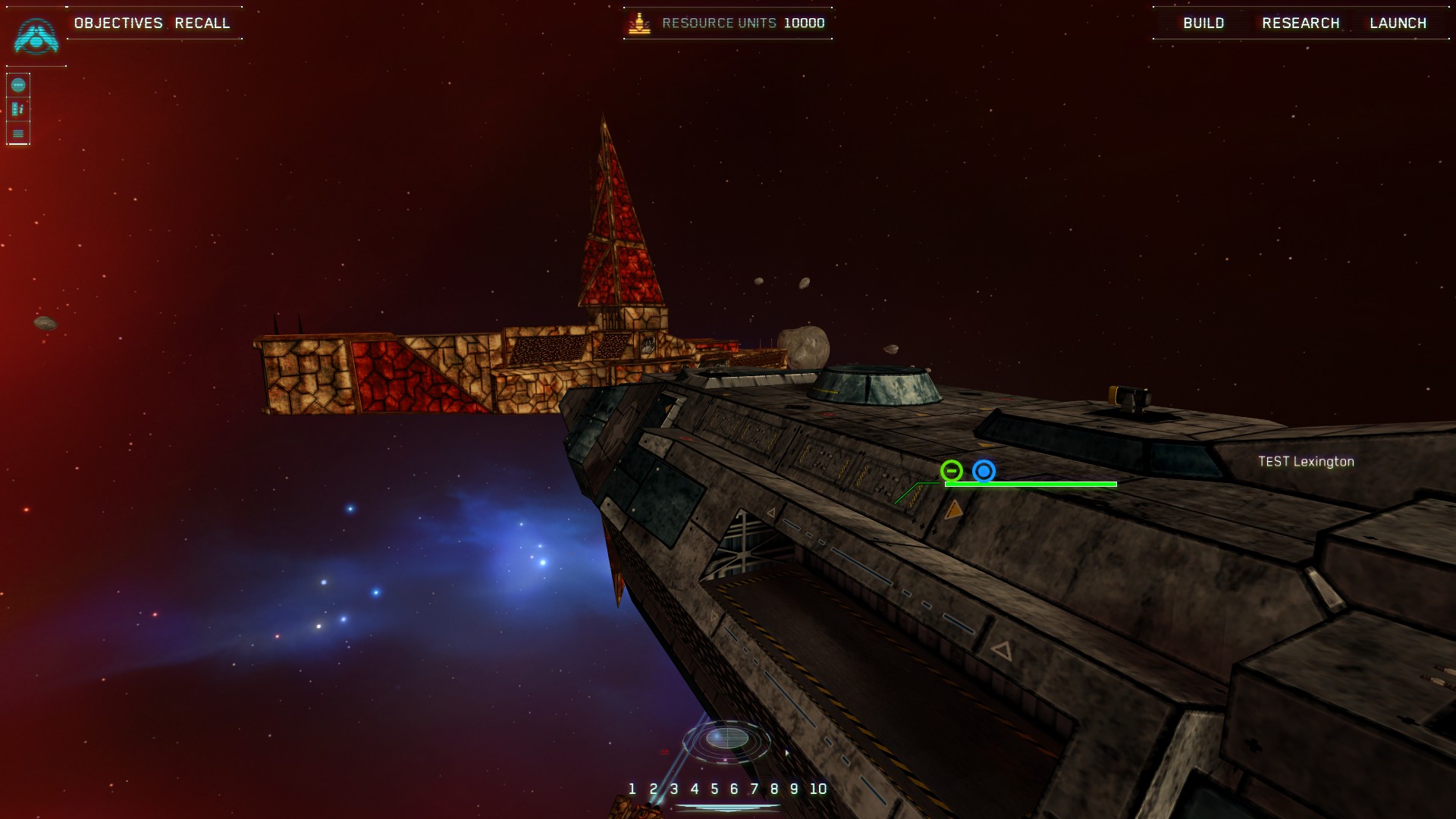Select control group 10
The image size is (1456, 819).
pos(818,789)
